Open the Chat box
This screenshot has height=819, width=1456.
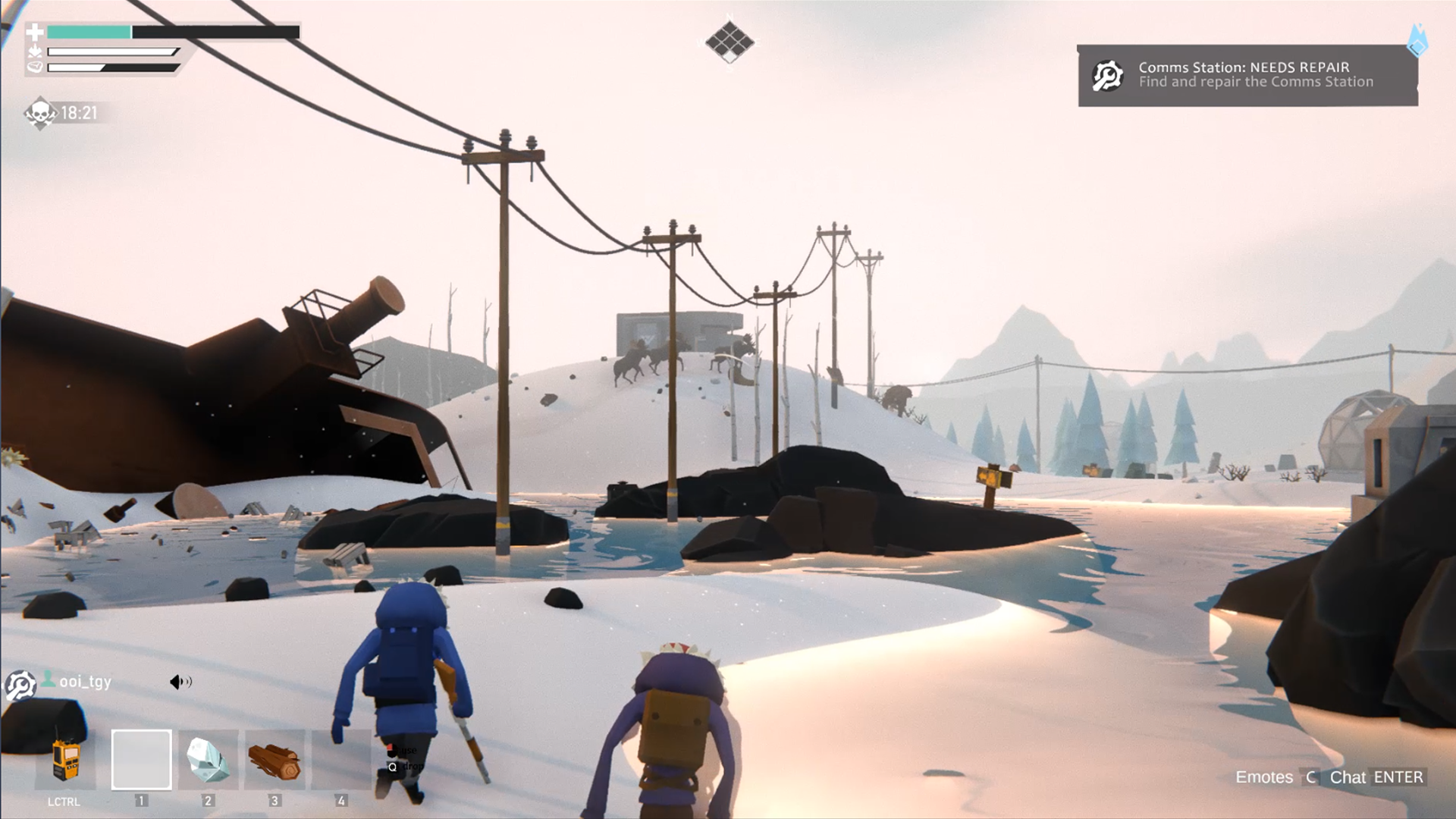[1348, 777]
